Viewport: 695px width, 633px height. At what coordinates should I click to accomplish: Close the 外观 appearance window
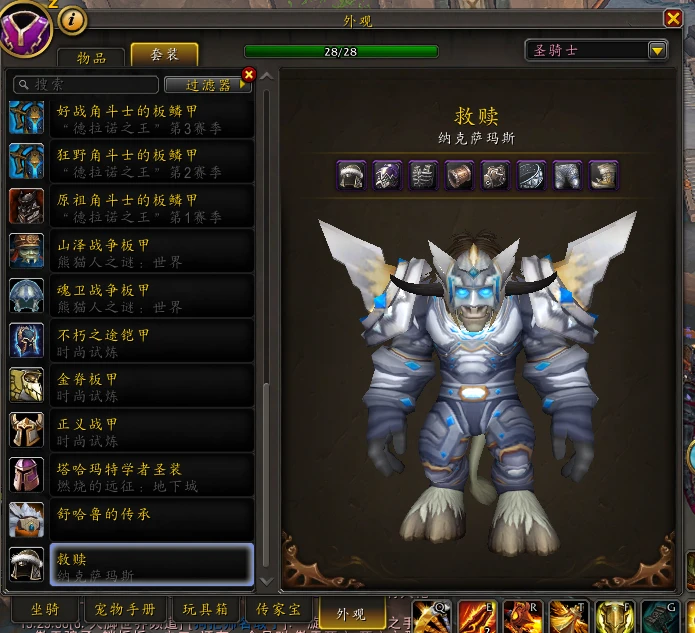673,18
